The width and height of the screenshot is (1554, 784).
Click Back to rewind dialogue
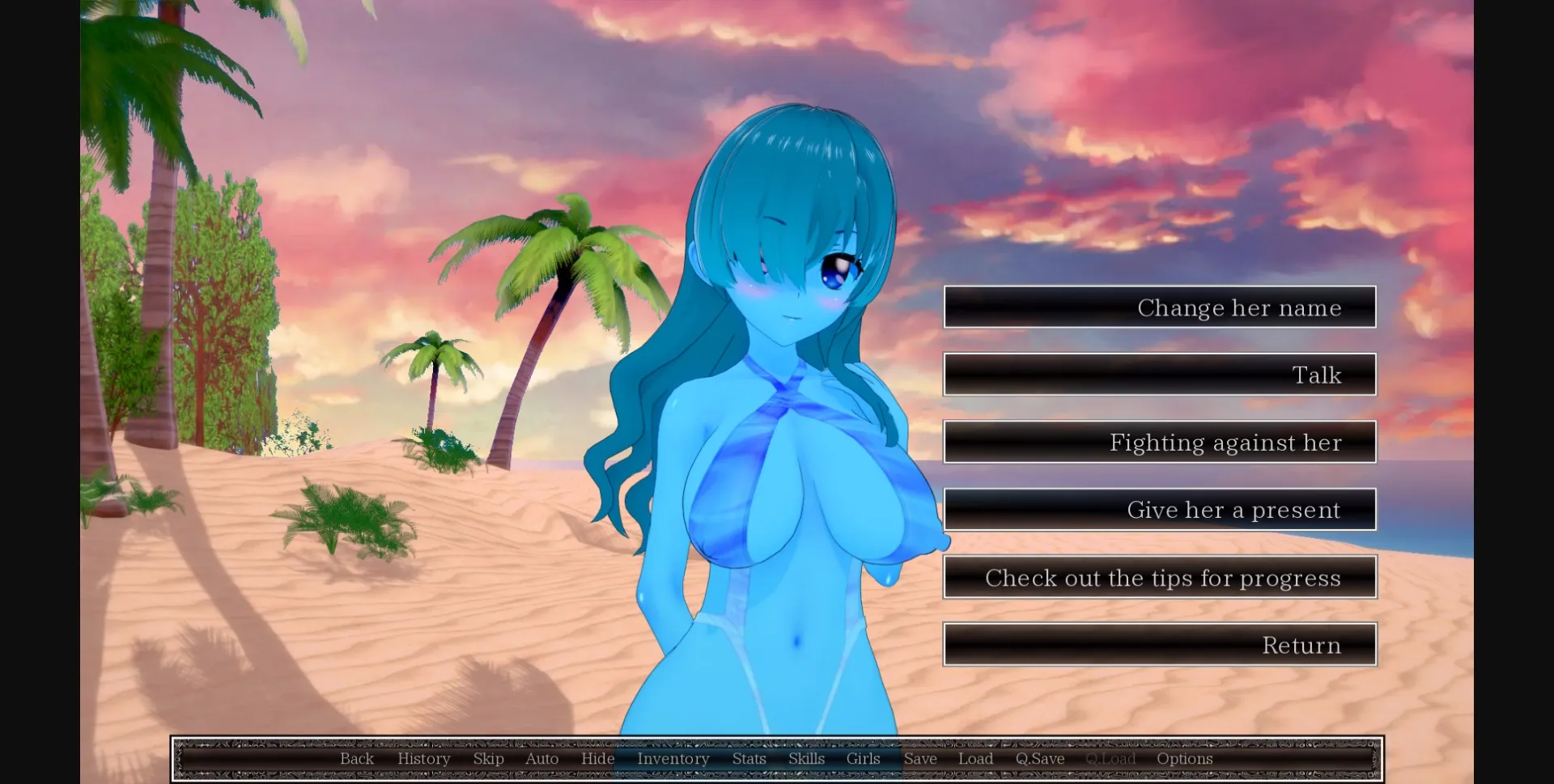point(357,758)
